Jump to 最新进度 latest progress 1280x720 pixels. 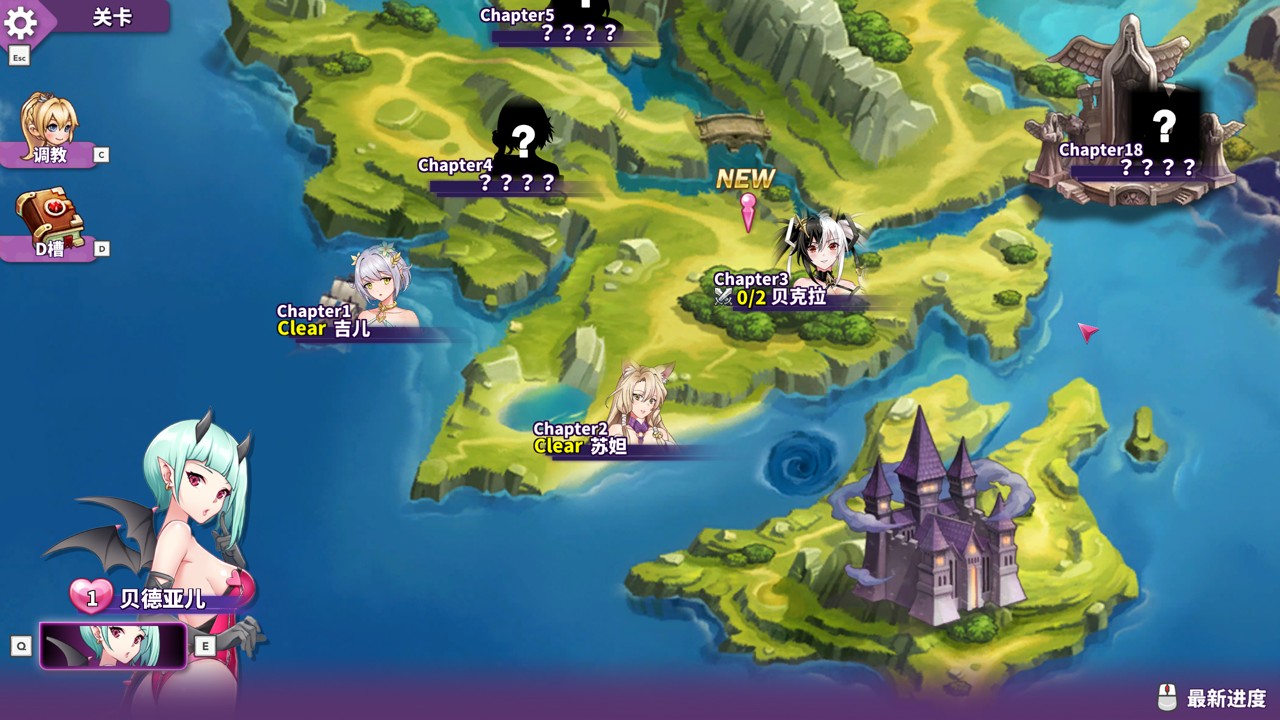[1213, 697]
